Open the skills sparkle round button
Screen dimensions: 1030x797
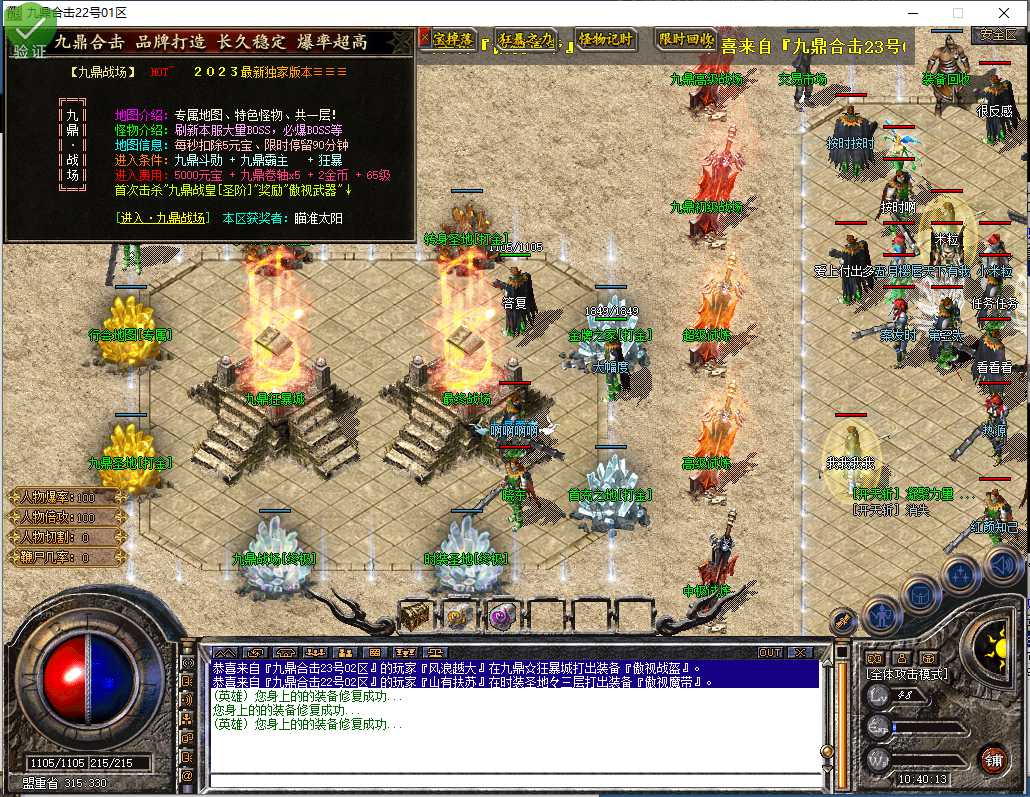point(961,574)
